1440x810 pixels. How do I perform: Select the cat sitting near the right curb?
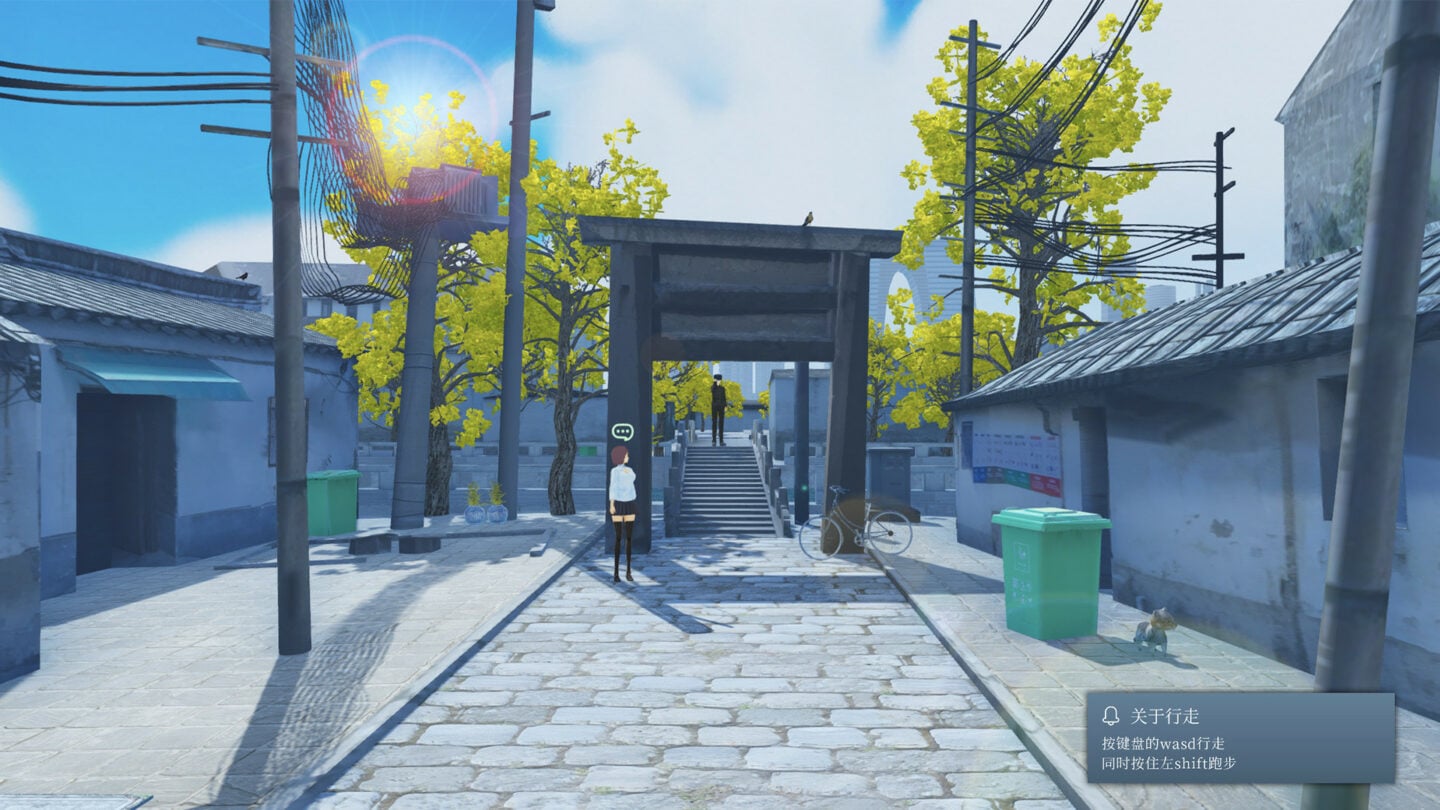tap(1155, 628)
